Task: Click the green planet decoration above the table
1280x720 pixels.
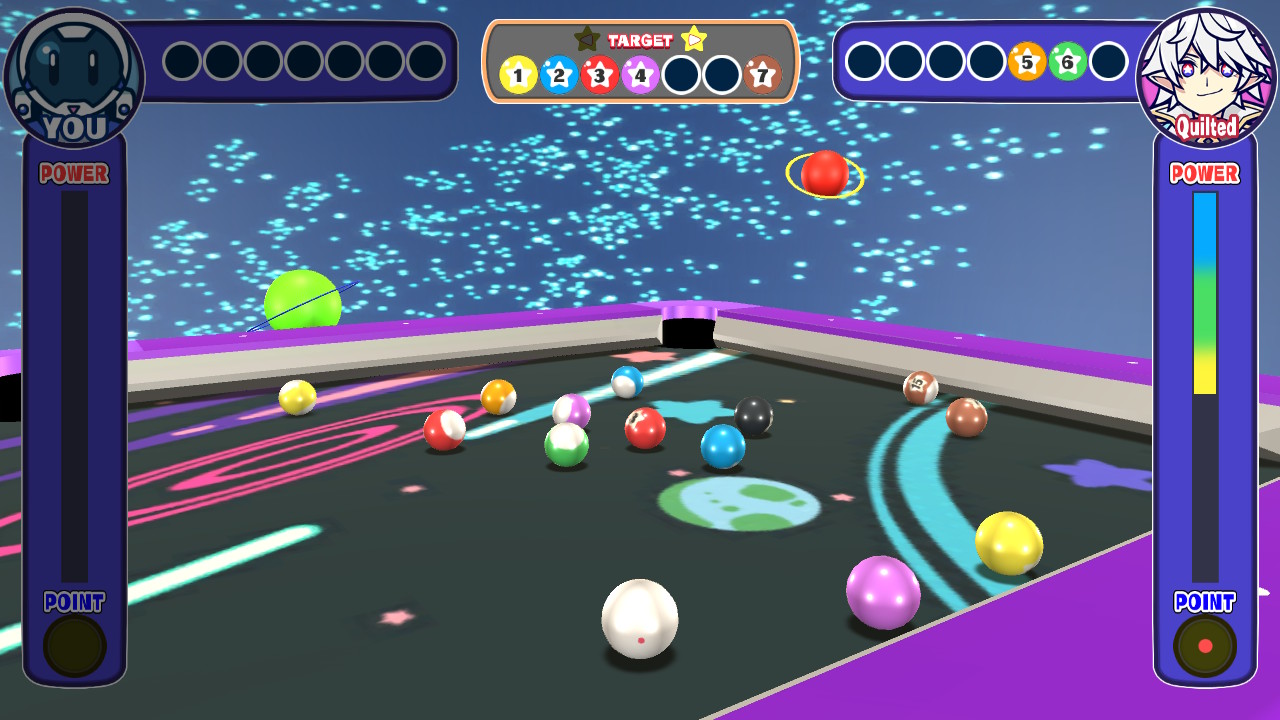Action: click(x=303, y=299)
